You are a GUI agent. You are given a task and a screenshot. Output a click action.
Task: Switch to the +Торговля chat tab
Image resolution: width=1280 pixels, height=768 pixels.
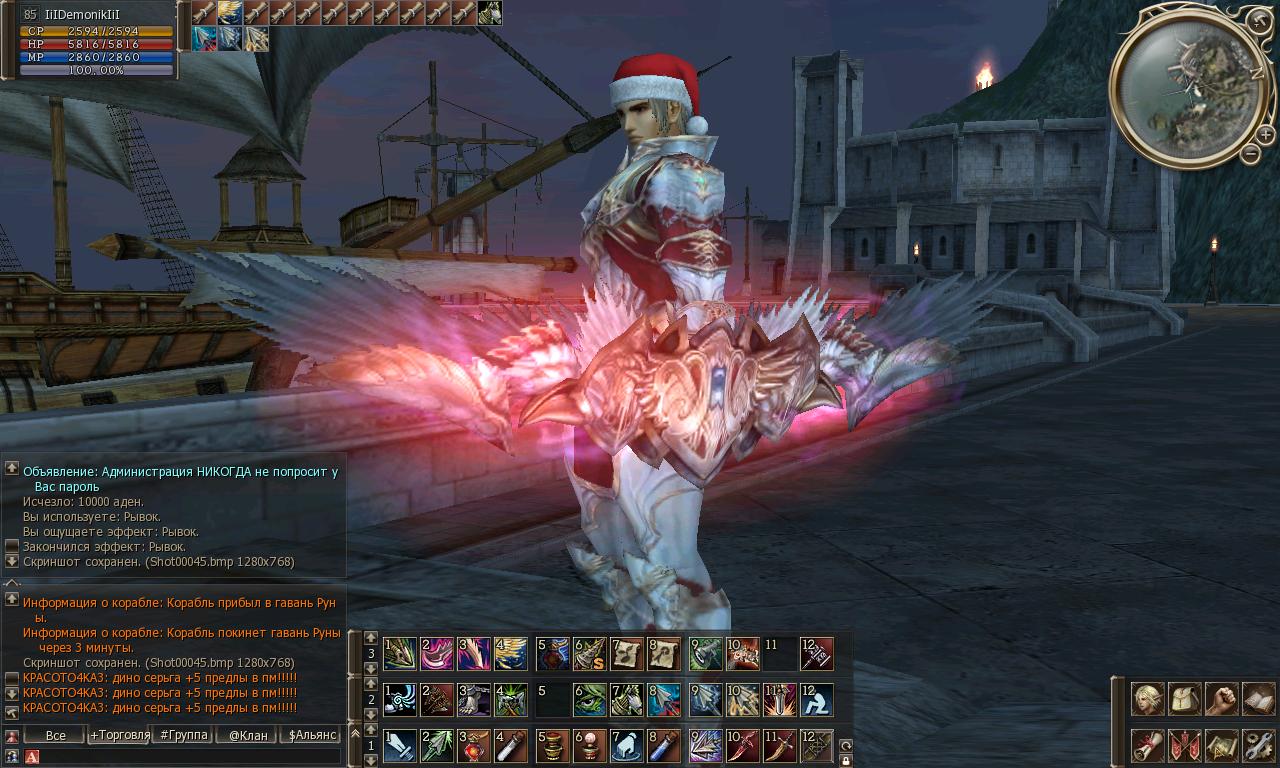(115, 735)
